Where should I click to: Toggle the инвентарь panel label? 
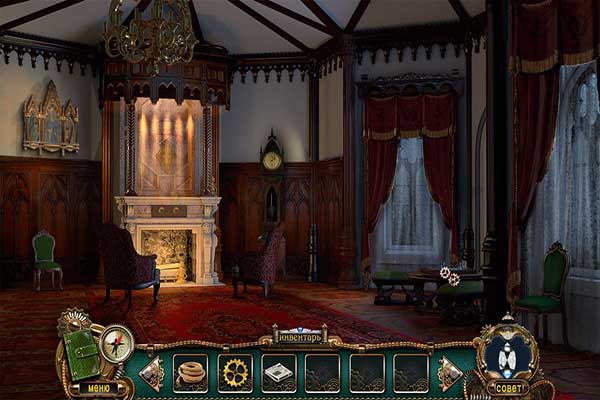coord(300,336)
